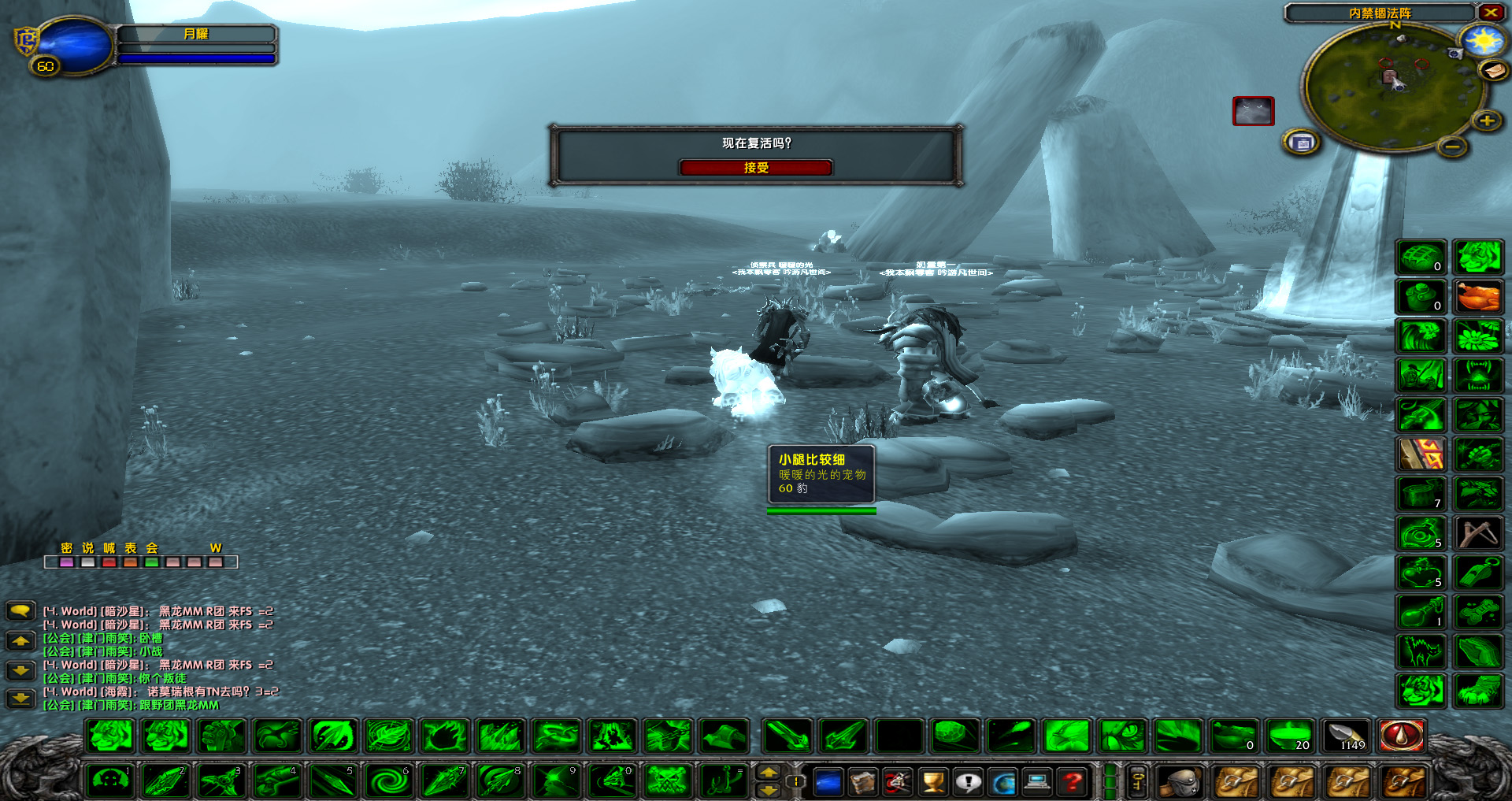Open the computer system menu icon

pos(1036,784)
